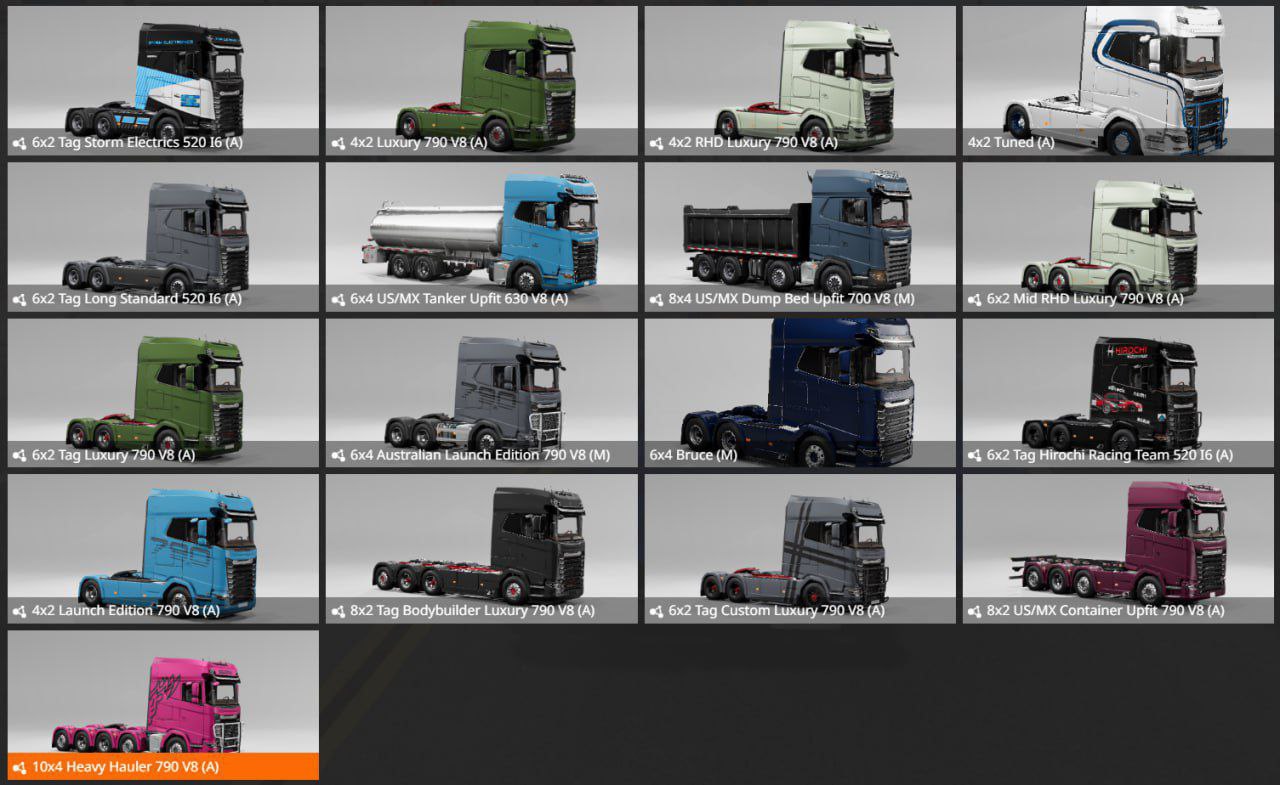Select the 6x2 Tag Luxury 790 V8 truck
This screenshot has width=1280, height=785.
[163, 394]
